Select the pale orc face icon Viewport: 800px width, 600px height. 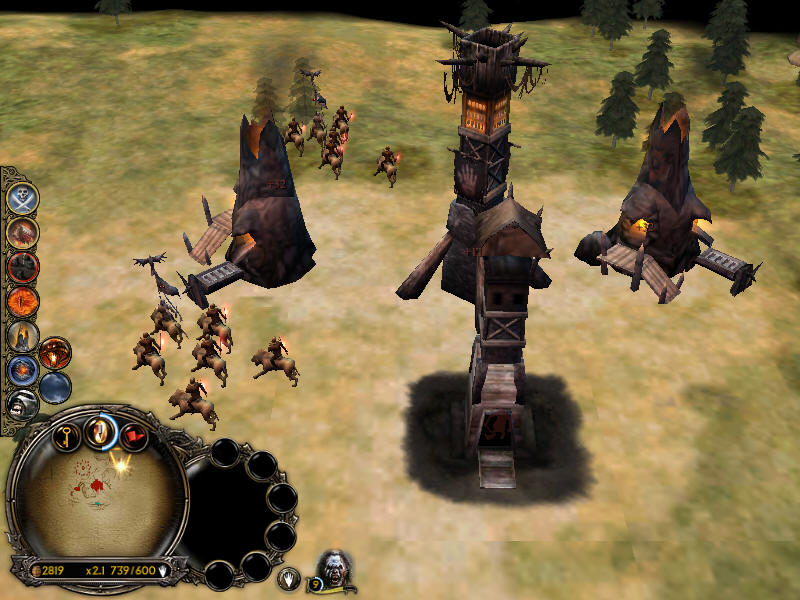pos(22,404)
